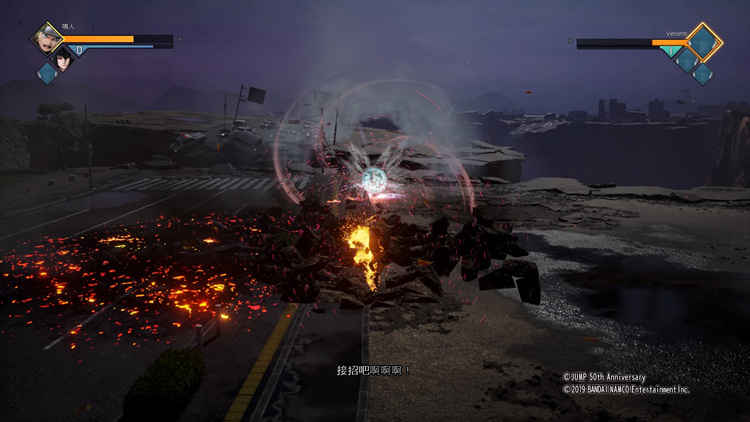Click the empty teal diamond under the player portraits

click(x=47, y=72)
